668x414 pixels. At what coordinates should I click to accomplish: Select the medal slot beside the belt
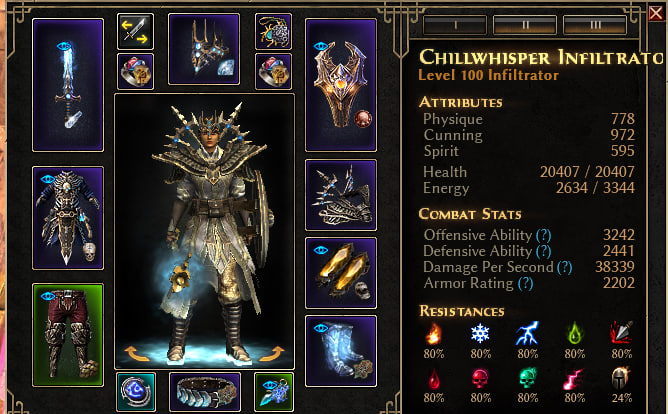pyautogui.click(x=273, y=390)
